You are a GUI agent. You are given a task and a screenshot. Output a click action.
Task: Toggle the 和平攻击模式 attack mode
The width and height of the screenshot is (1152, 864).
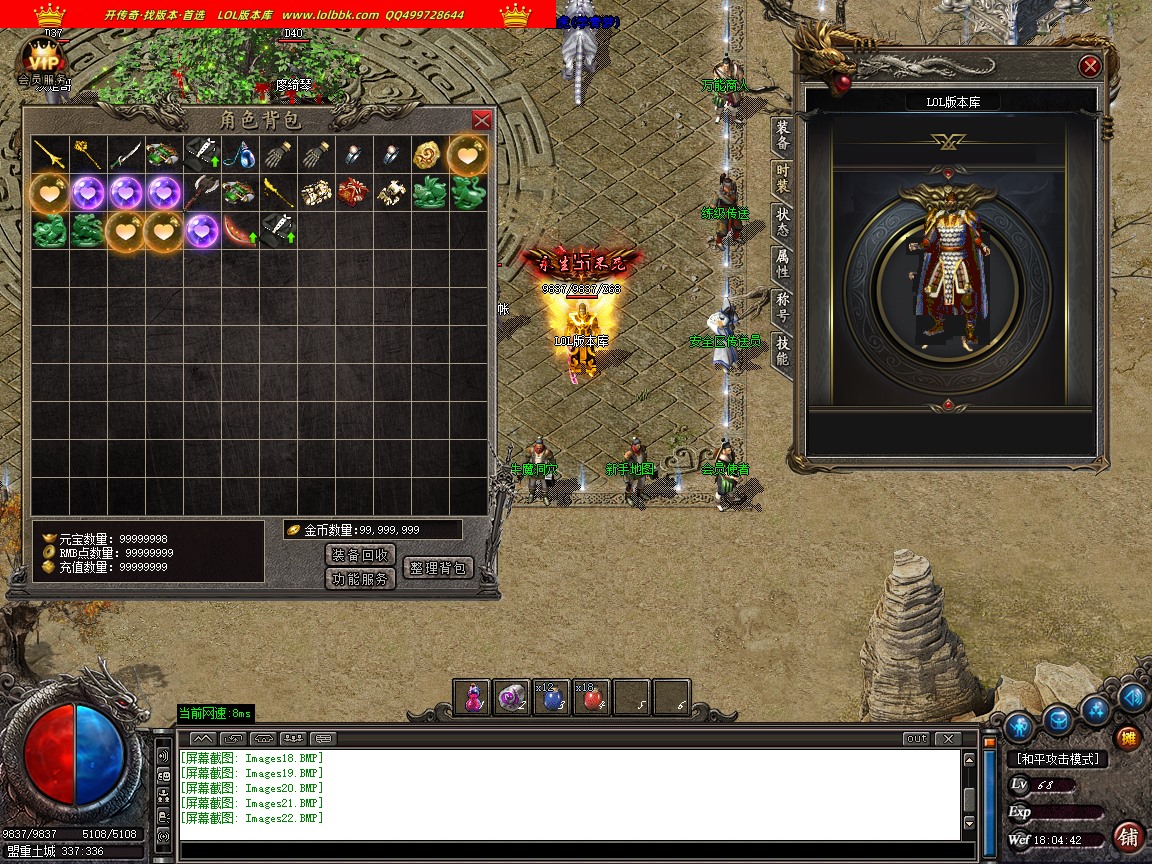(1056, 759)
